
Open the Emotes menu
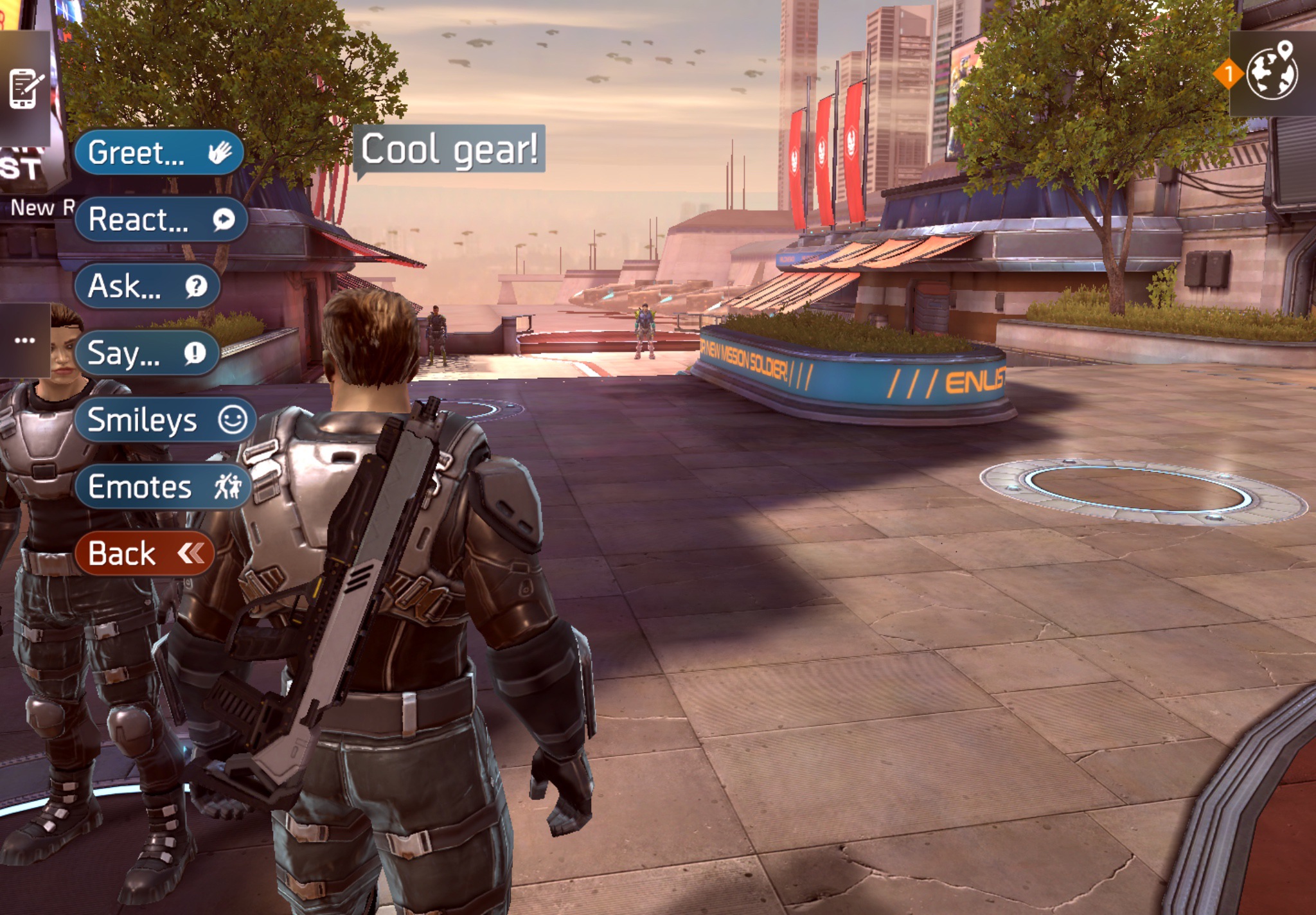coord(163,486)
